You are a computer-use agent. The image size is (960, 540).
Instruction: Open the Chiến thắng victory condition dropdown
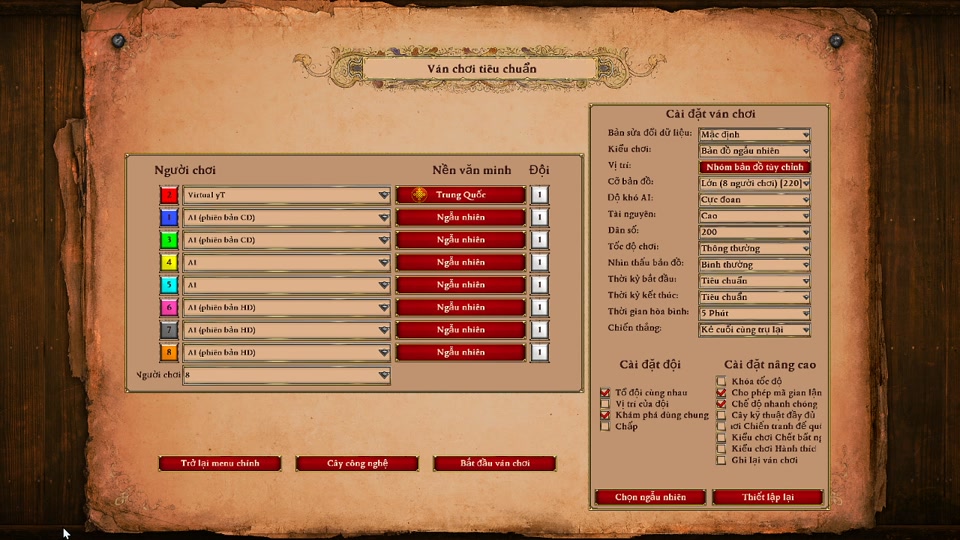pyautogui.click(x=754, y=329)
